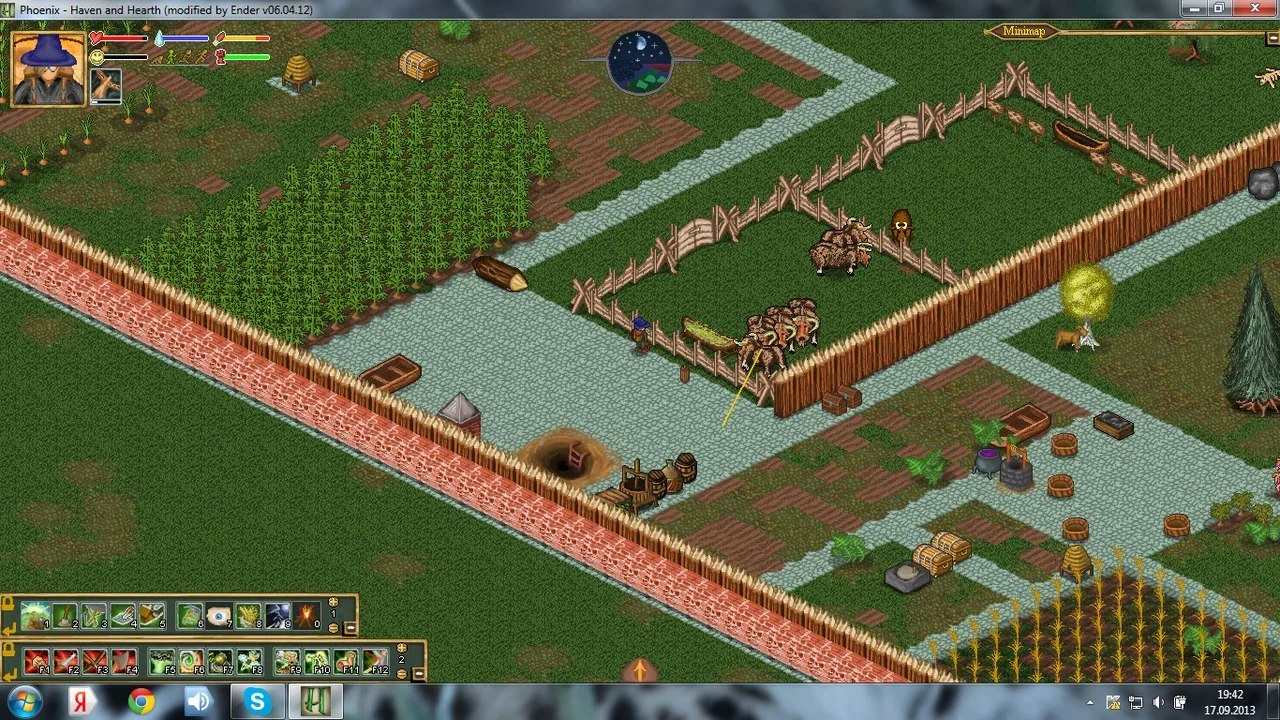Image resolution: width=1280 pixels, height=720 pixels.
Task: Click the Minimap title label
Action: pos(1024,30)
